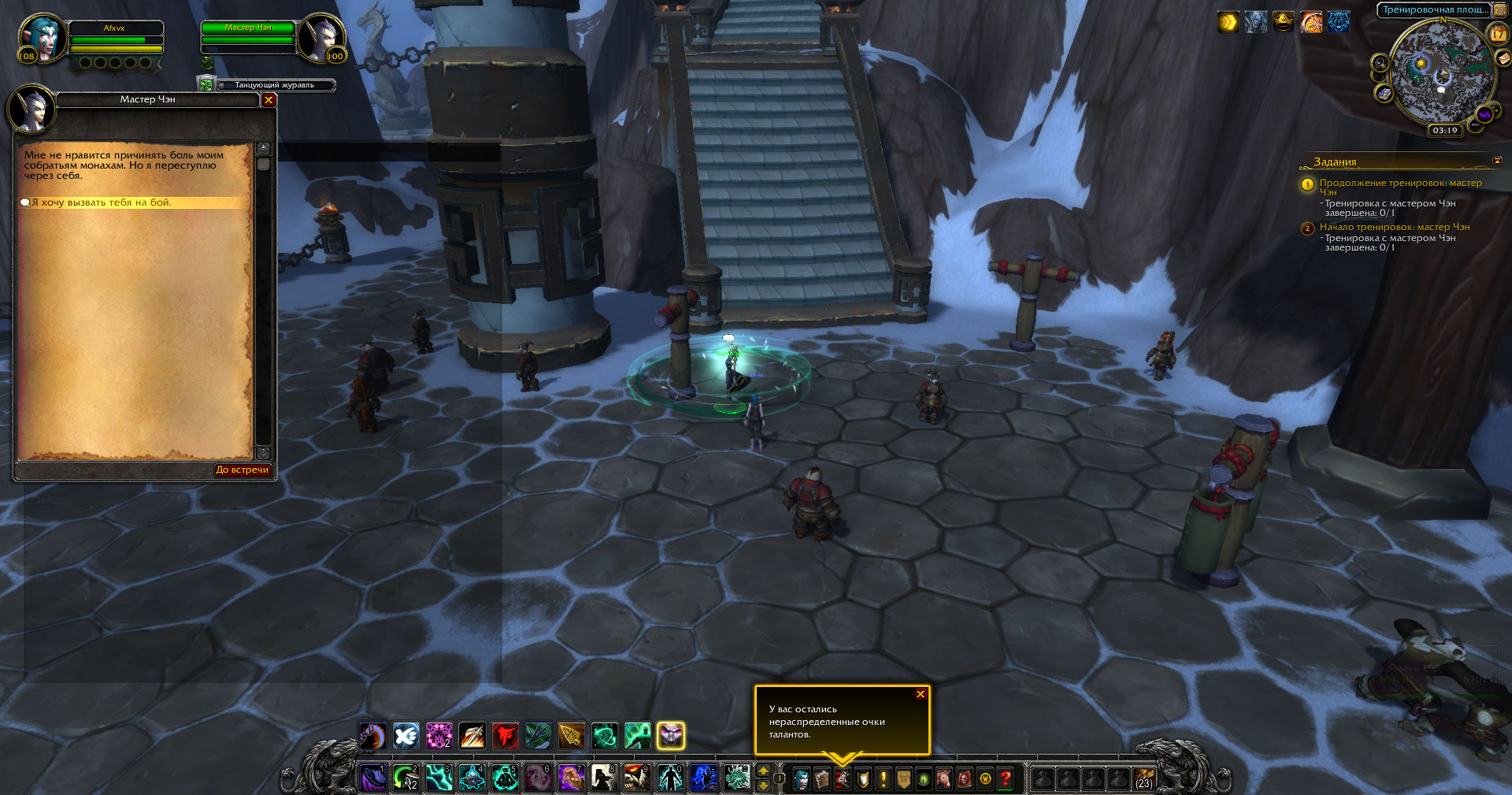Select quest "Начало тренировок: мастер Чэн"
This screenshot has height=795, width=1512.
(1394, 227)
